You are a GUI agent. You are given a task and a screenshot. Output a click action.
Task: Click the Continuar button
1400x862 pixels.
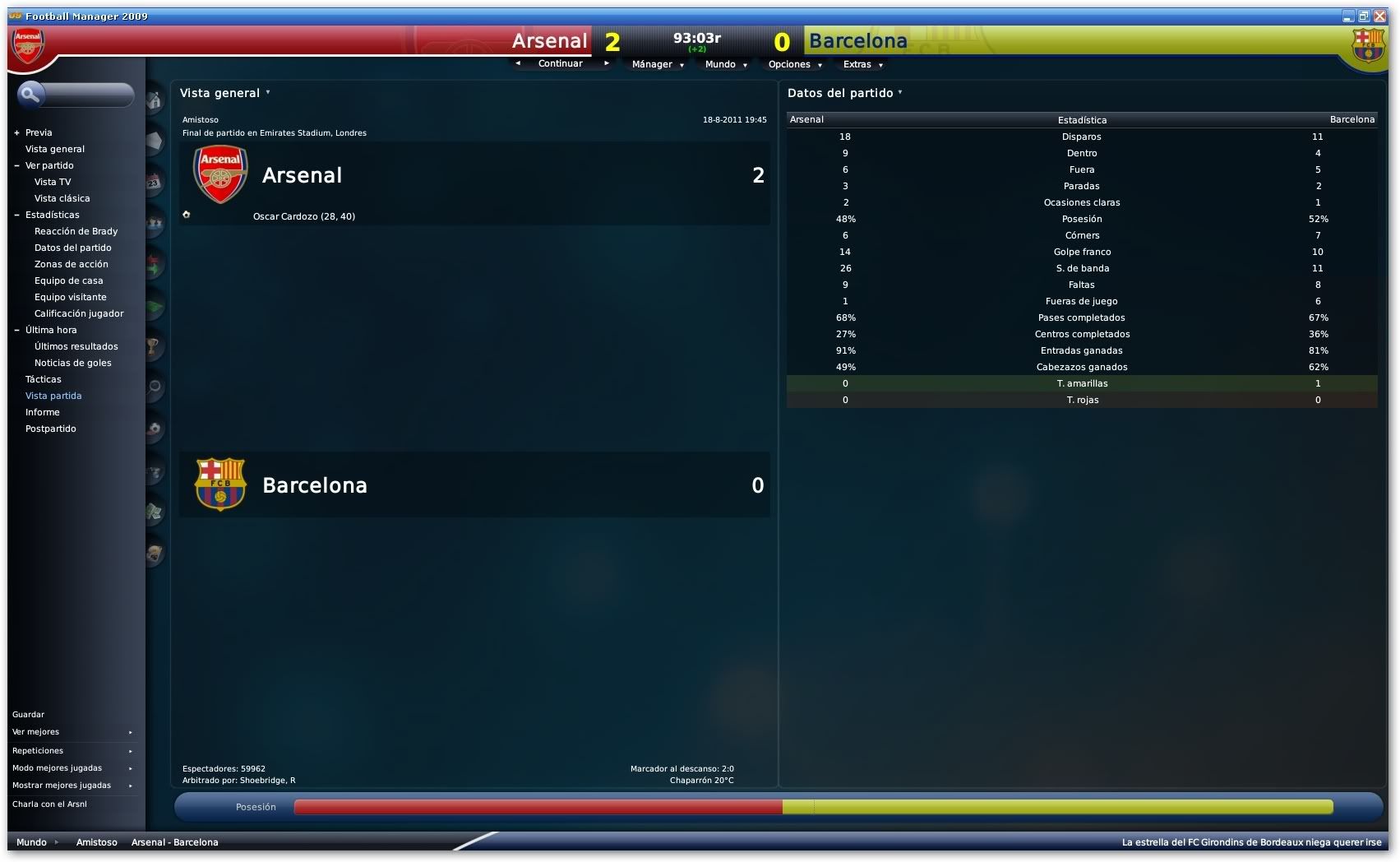[561, 63]
